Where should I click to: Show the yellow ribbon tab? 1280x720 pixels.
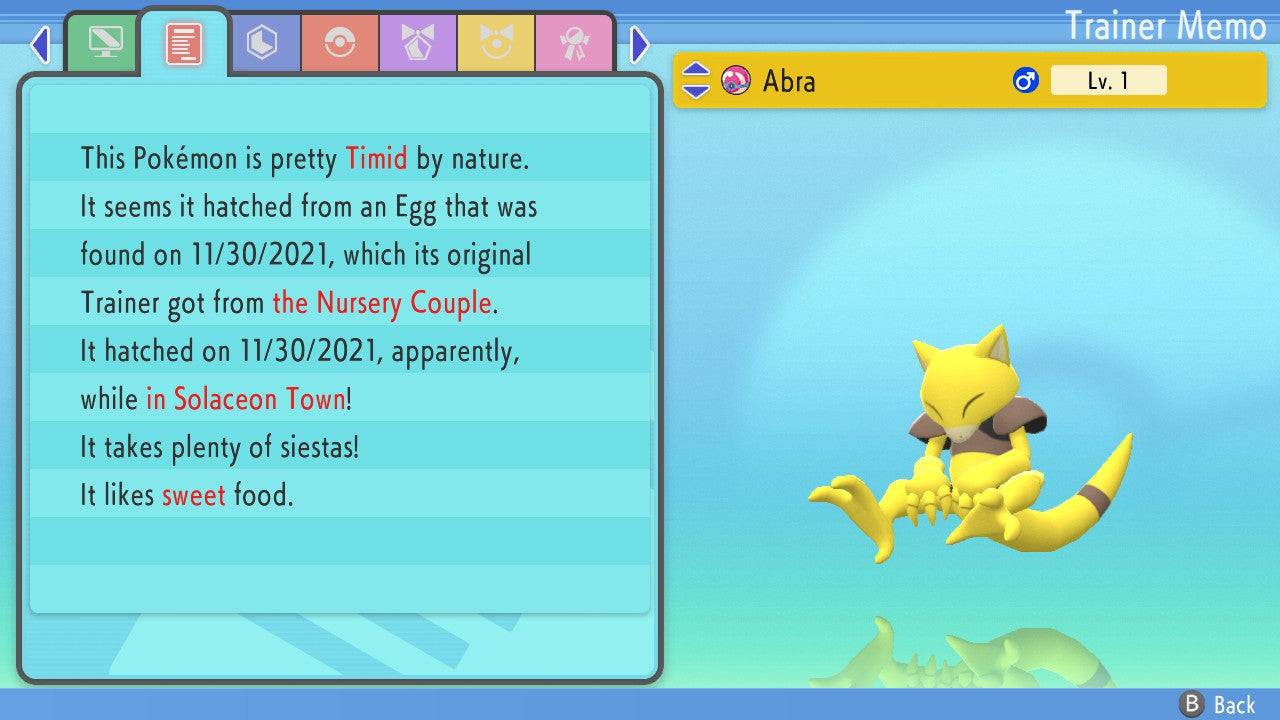click(496, 43)
